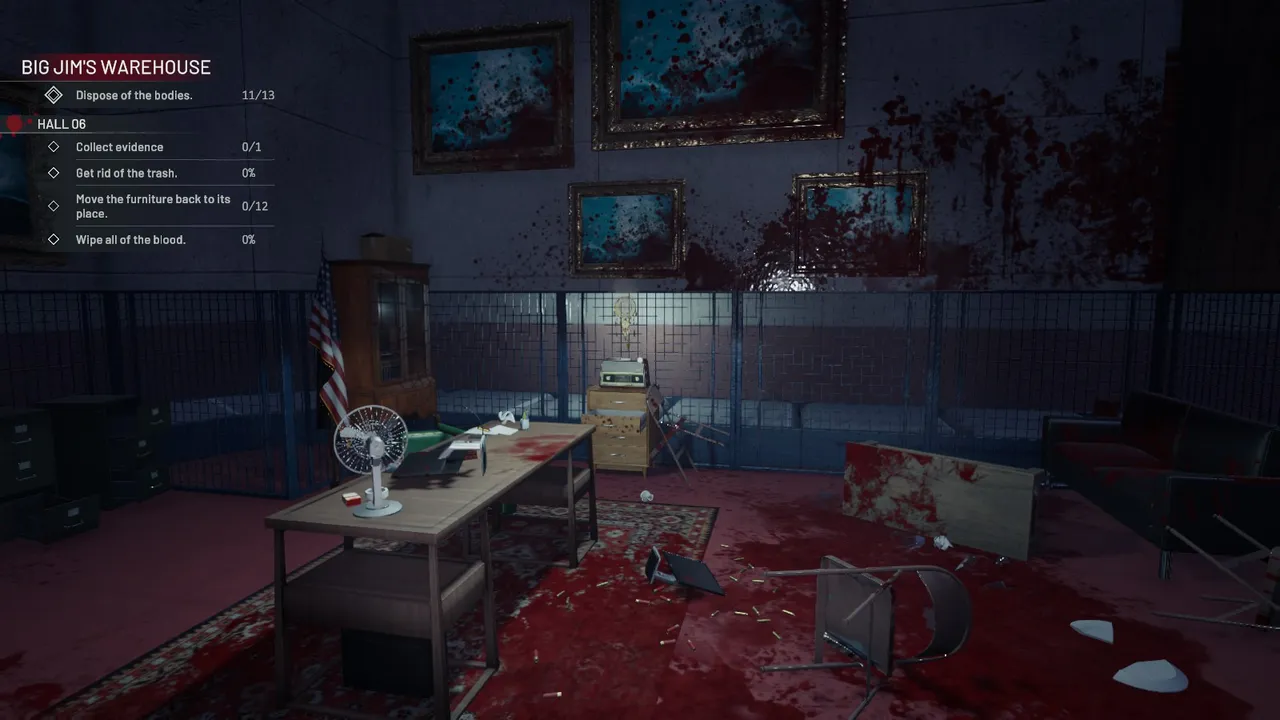
Task: Click the Wipe all of the blood diamond icon
Action: point(53,239)
